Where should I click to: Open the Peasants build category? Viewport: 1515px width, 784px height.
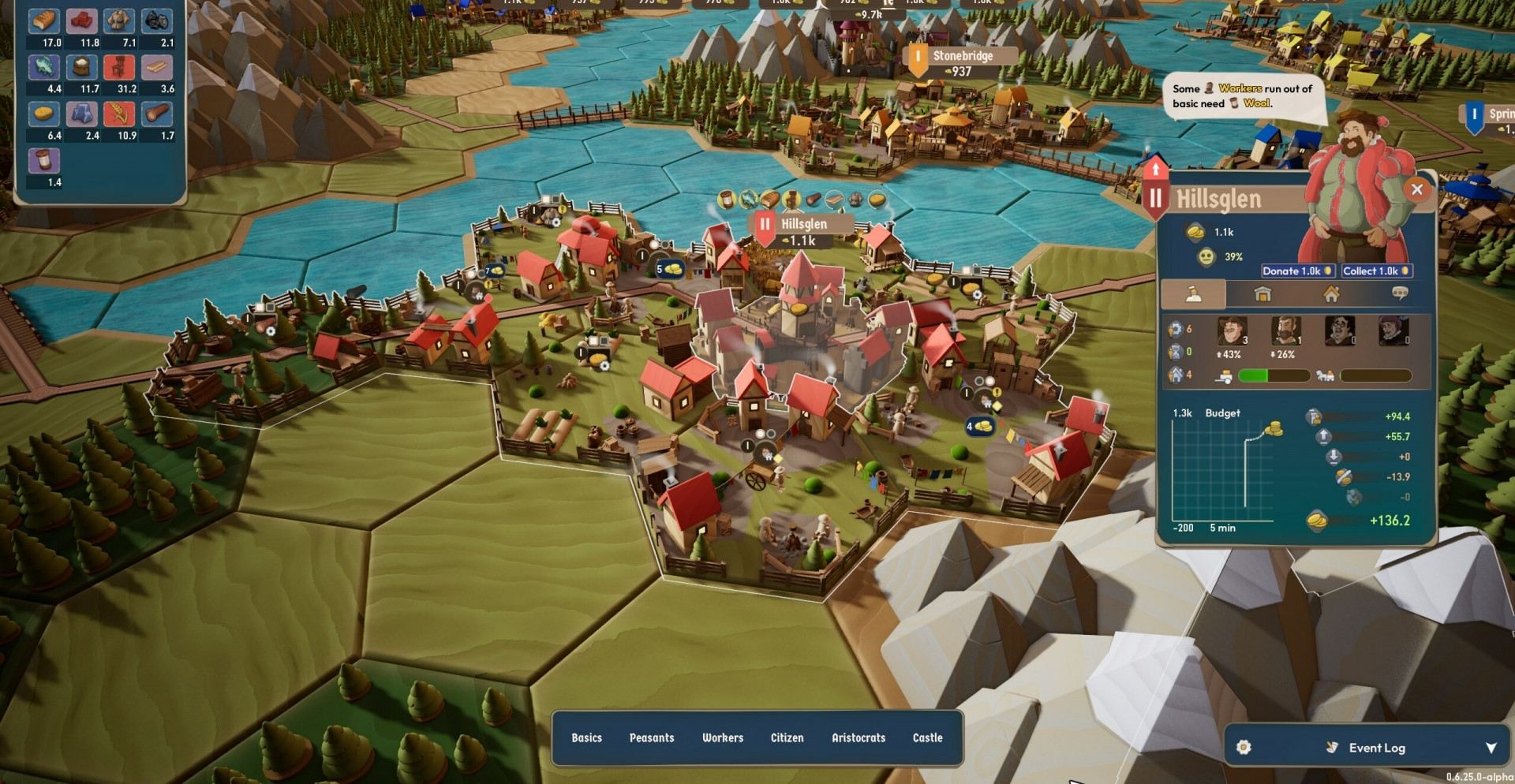click(652, 738)
